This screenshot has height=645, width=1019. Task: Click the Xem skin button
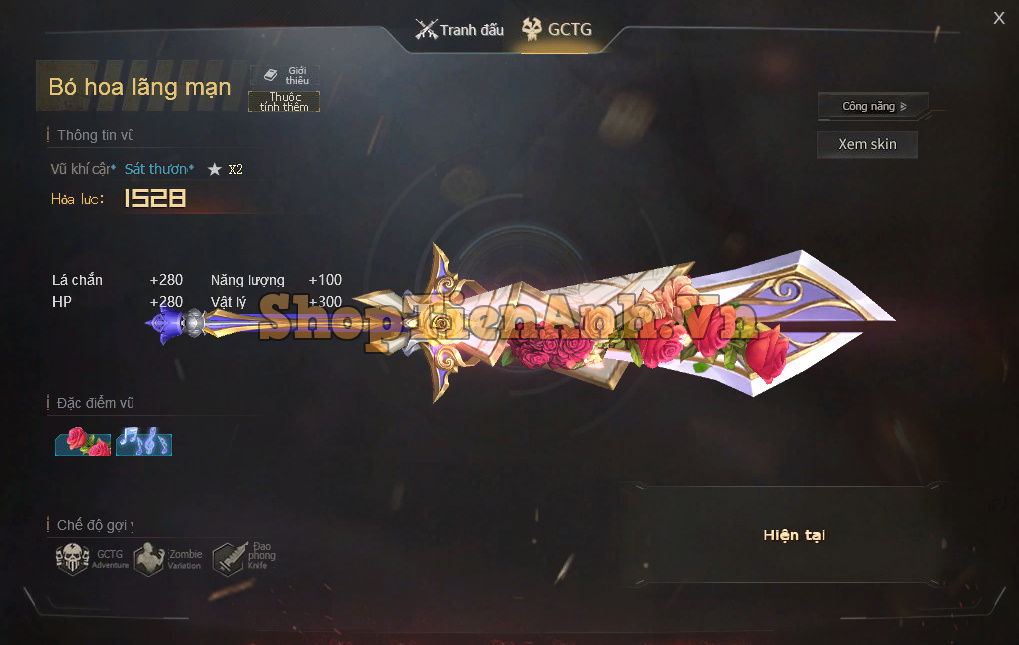(x=867, y=144)
